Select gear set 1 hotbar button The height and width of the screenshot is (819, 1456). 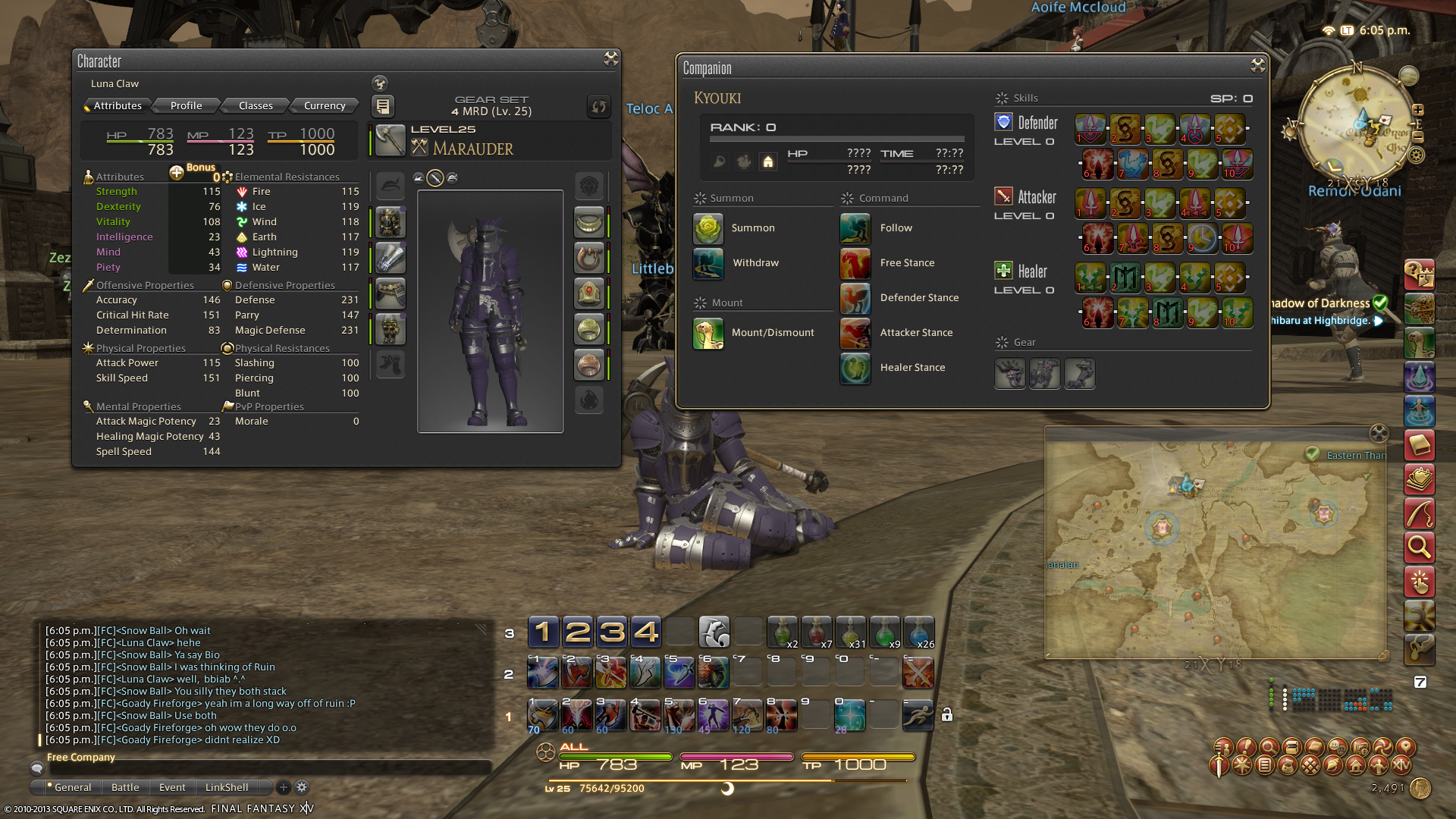[543, 632]
